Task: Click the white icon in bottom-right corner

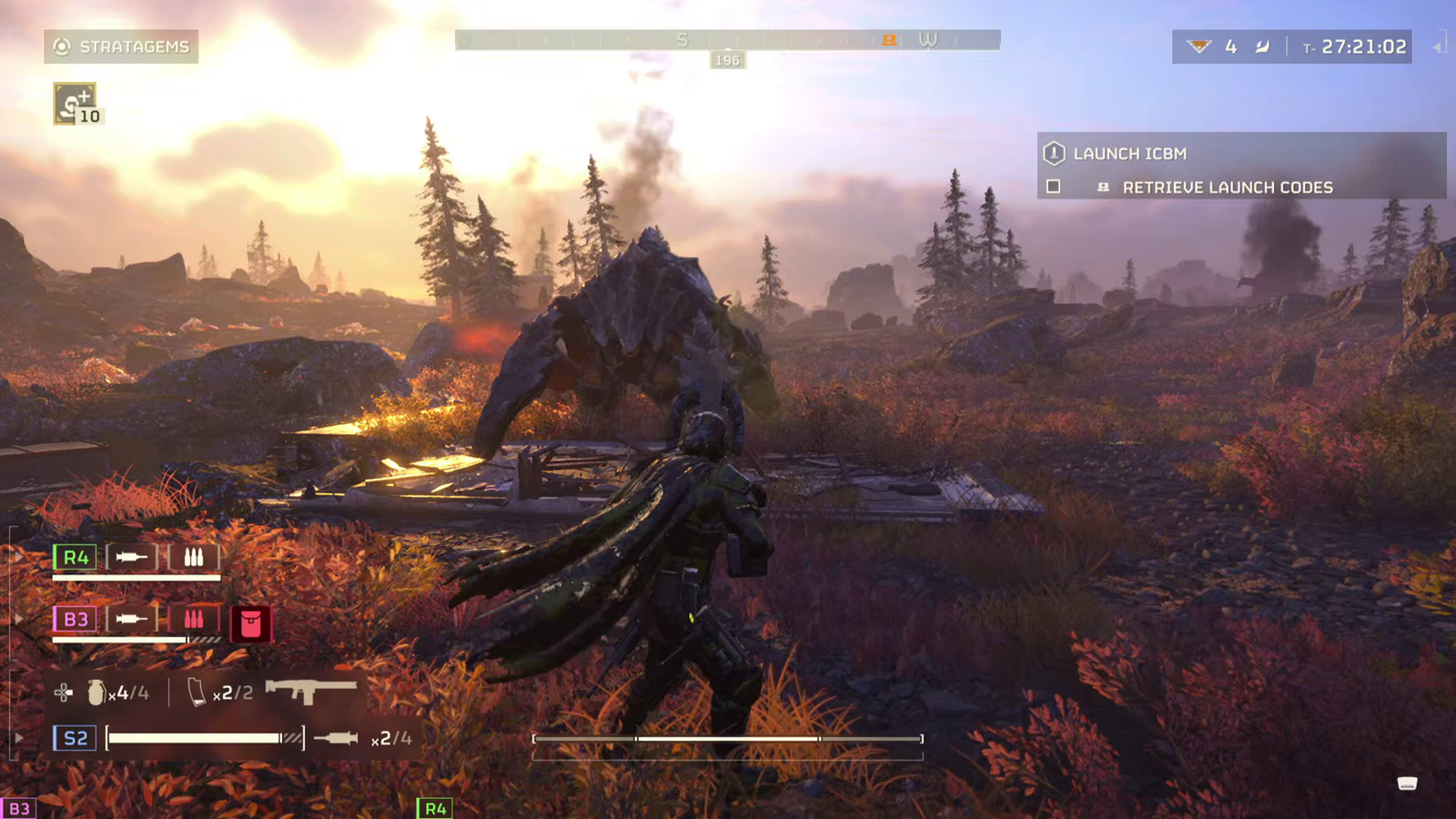Action: point(1407,784)
